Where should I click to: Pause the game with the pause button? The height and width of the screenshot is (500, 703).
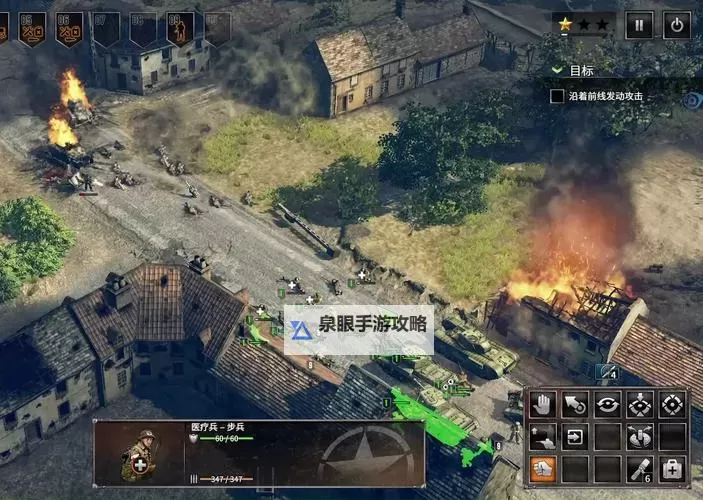point(639,25)
